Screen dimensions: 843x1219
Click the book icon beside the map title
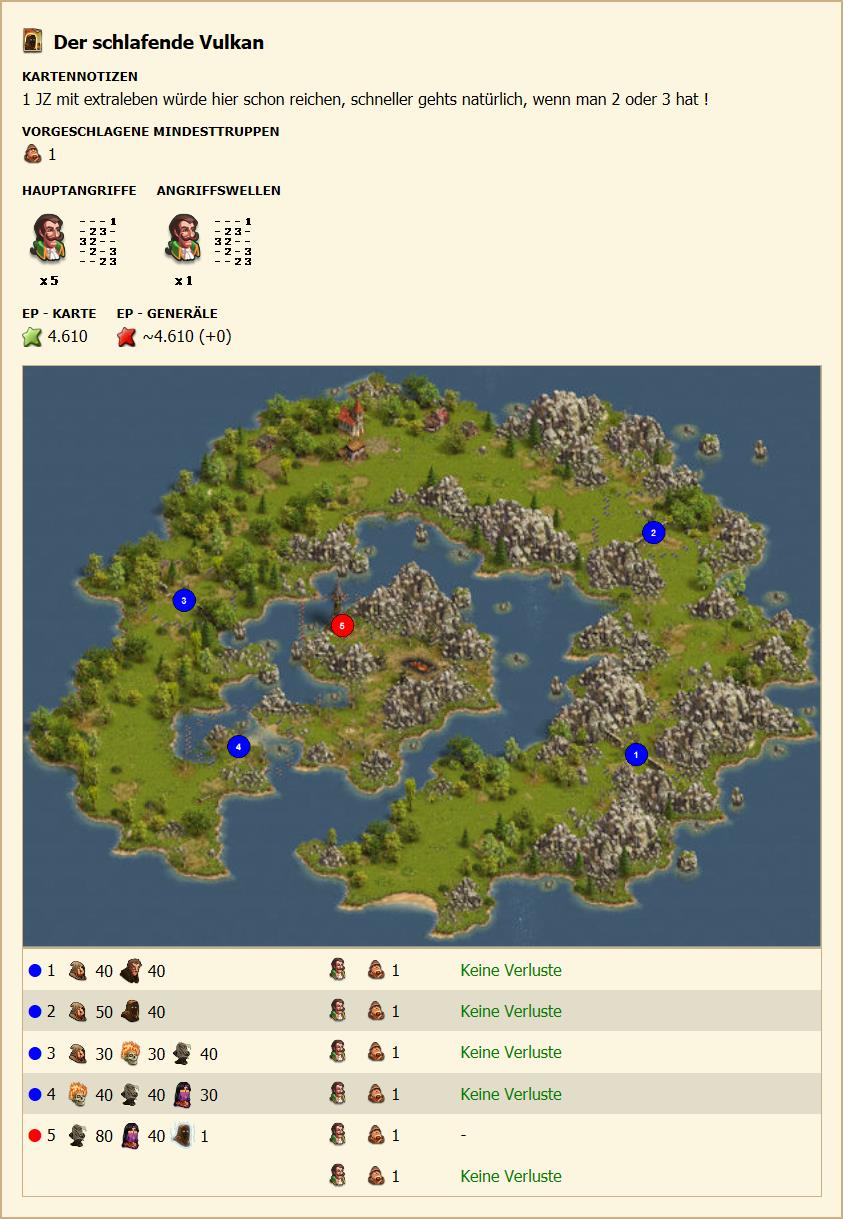(x=33, y=41)
